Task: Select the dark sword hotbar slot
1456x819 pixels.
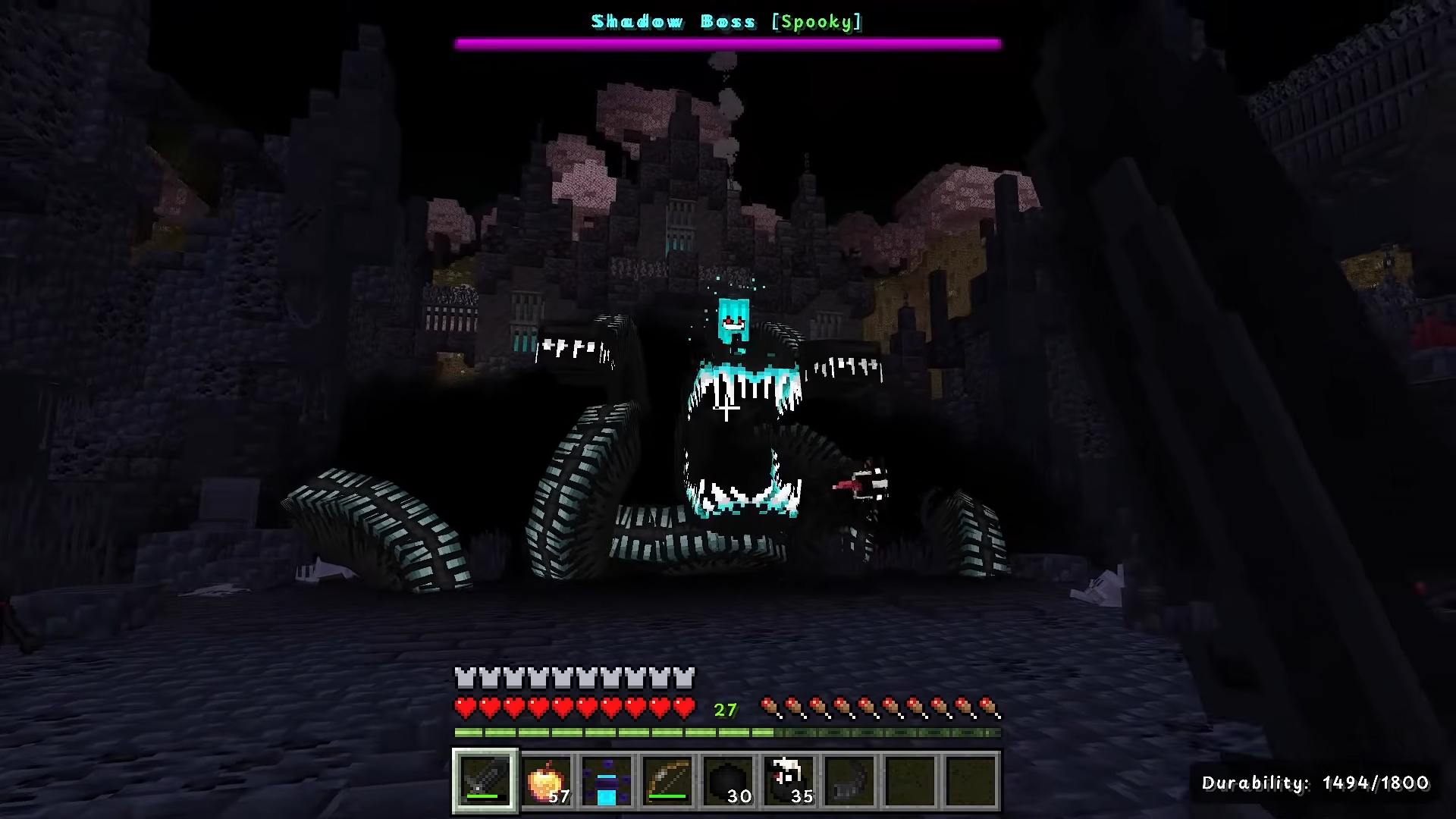Action: (485, 780)
